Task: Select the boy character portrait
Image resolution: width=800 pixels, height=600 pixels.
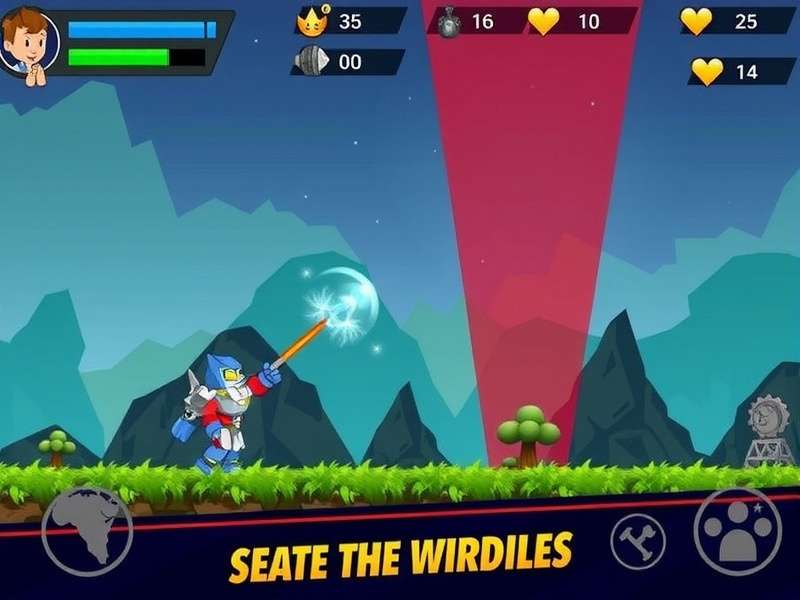Action: (27, 42)
